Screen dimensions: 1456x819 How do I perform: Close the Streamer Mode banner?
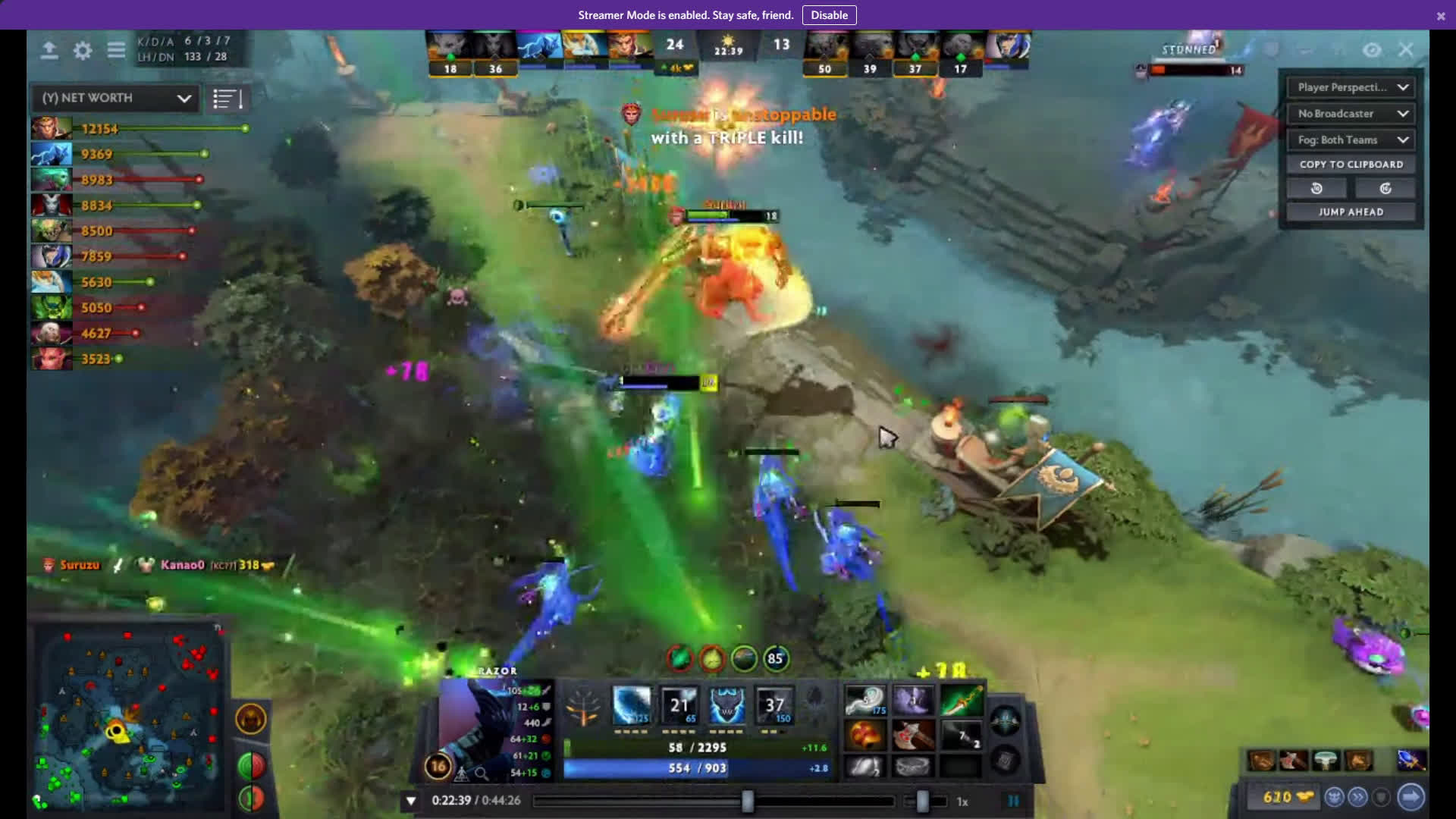click(1441, 16)
